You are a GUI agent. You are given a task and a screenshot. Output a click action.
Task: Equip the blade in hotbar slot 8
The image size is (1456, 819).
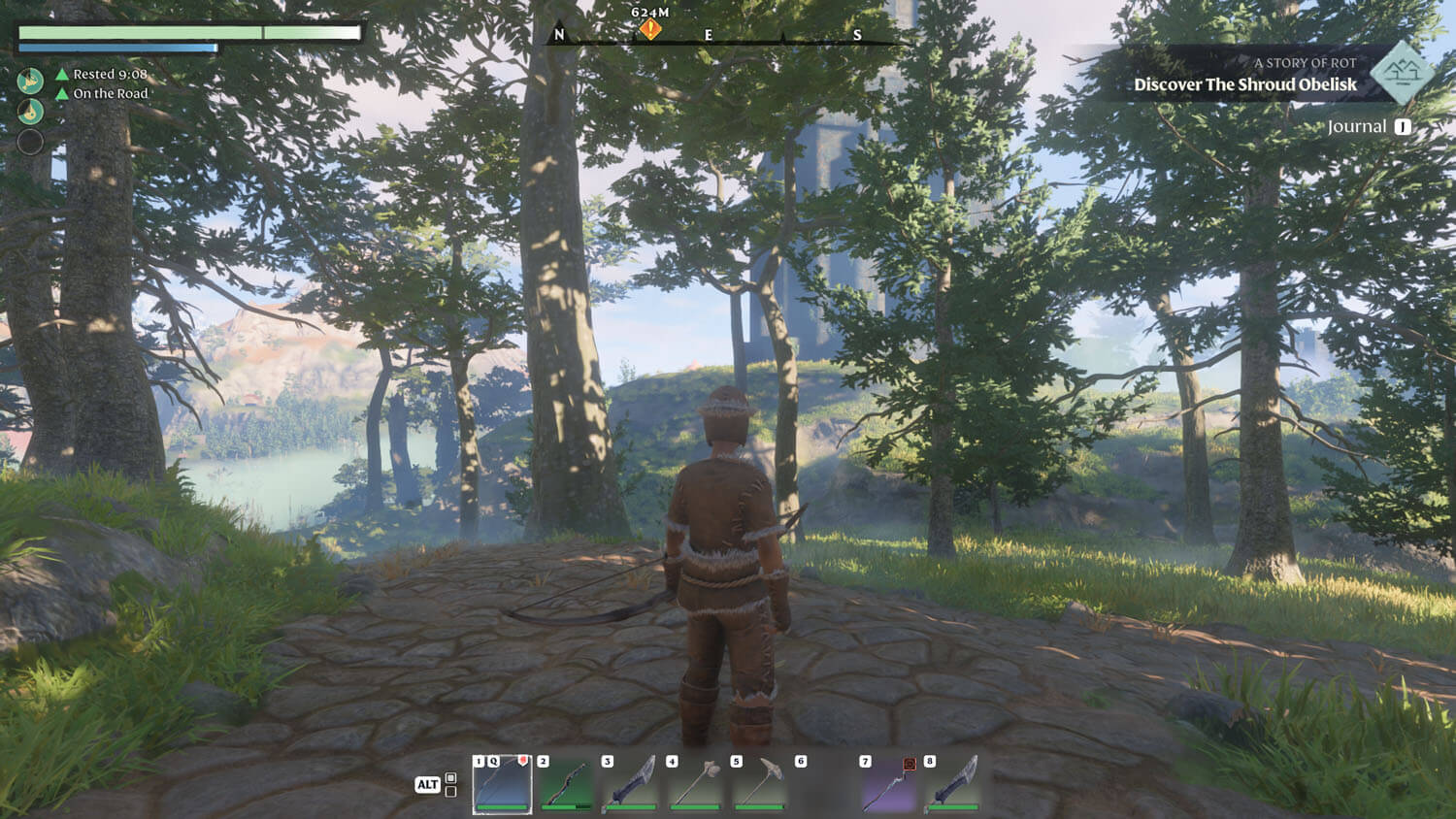pyautogui.click(x=953, y=784)
